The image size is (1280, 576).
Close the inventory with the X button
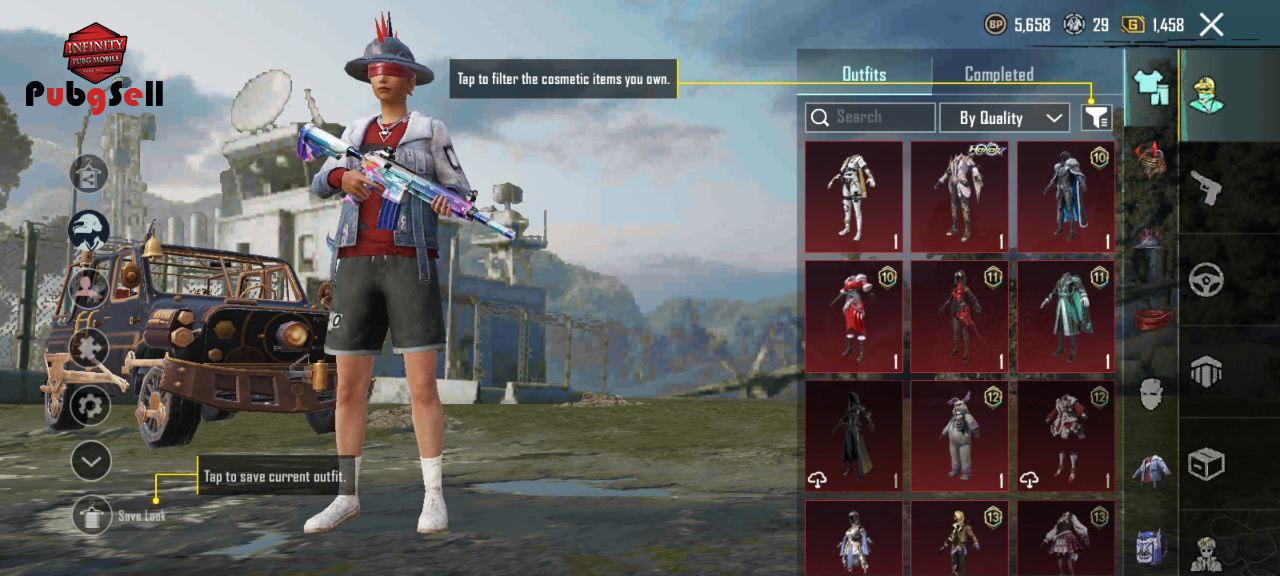click(x=1211, y=25)
